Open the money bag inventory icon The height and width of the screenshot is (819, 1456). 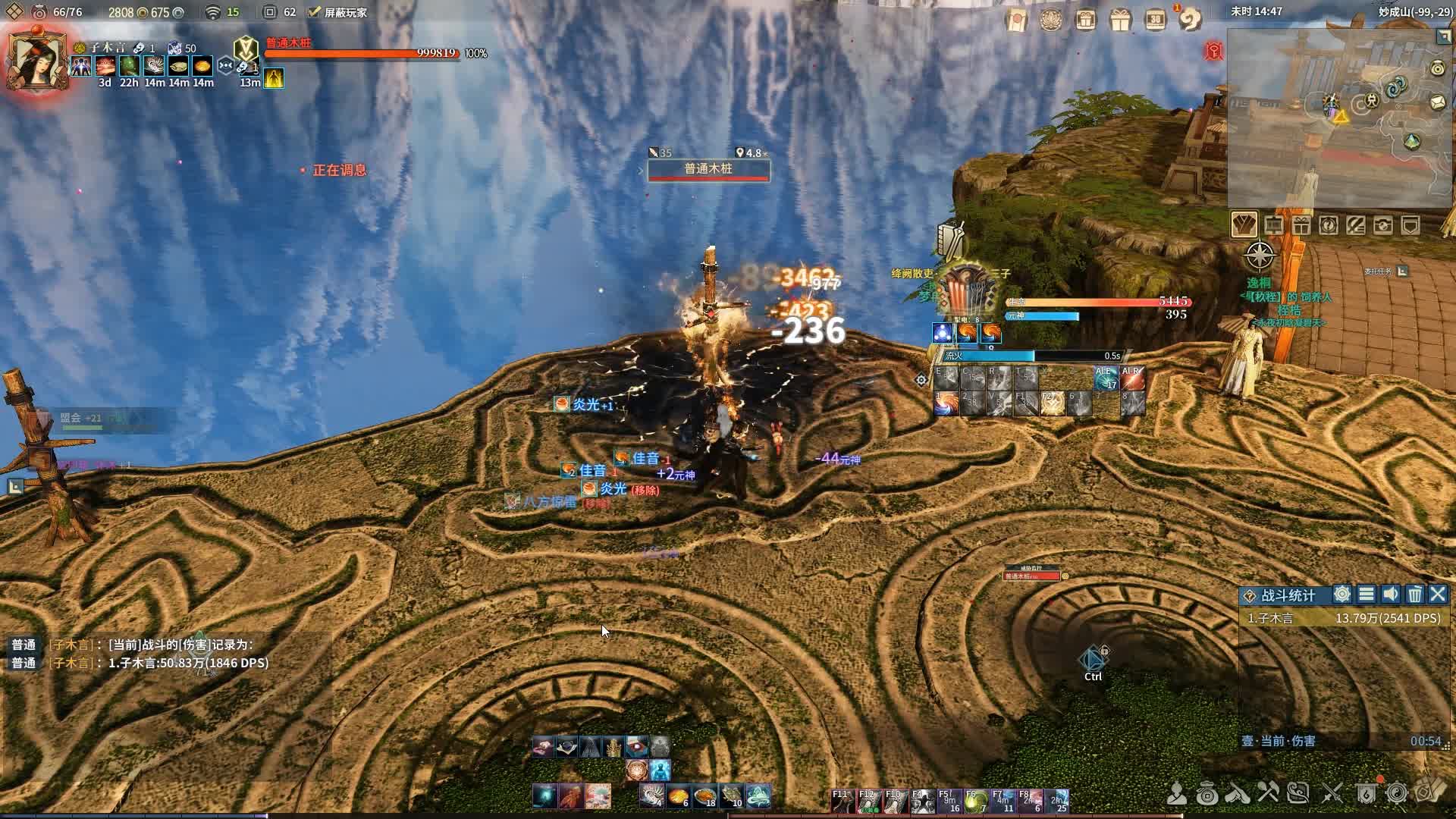tap(1207, 794)
